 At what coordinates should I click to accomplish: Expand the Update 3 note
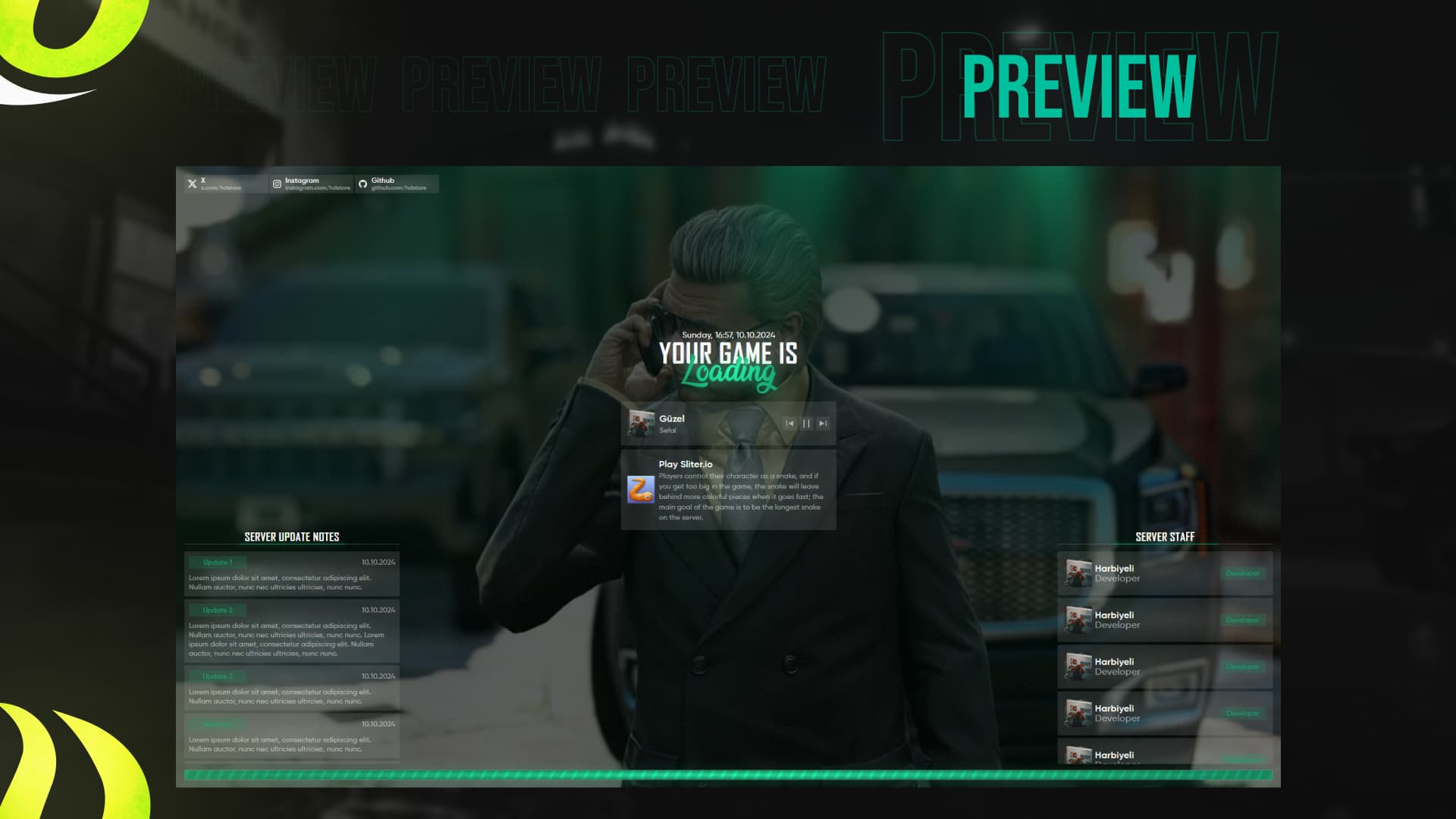(x=218, y=676)
